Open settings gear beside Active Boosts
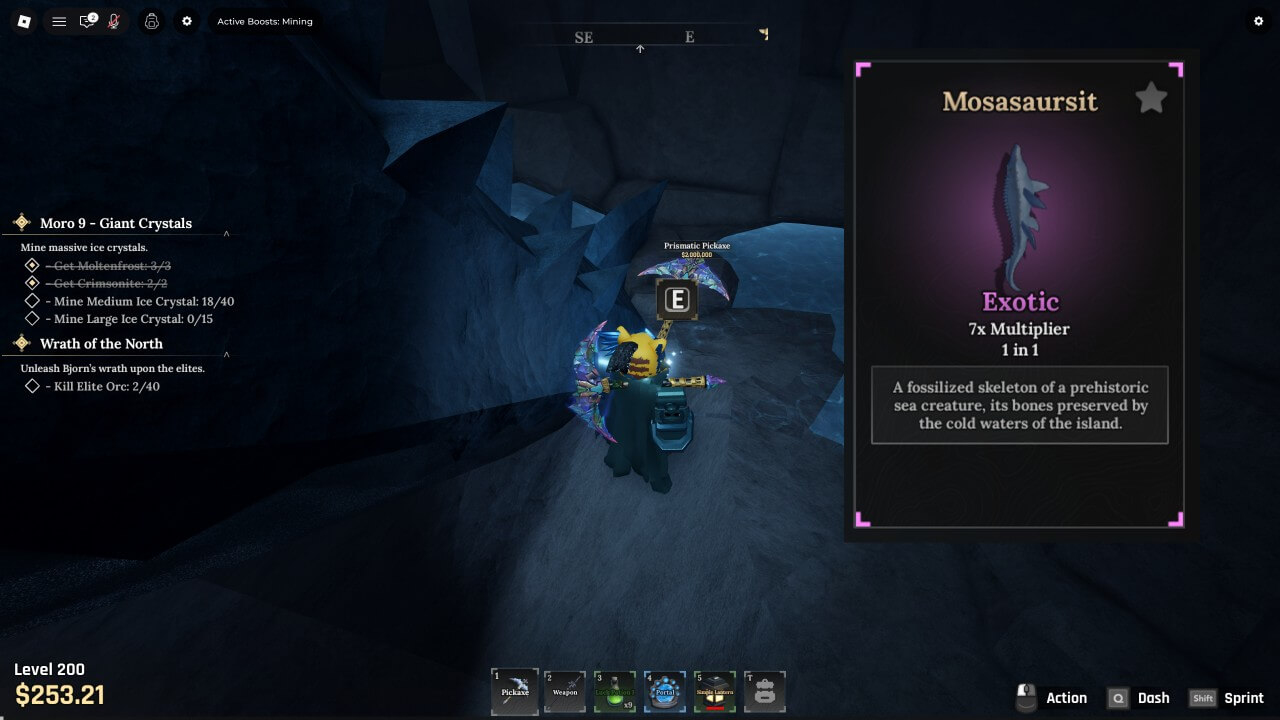Viewport: 1280px width, 720px height. [186, 21]
